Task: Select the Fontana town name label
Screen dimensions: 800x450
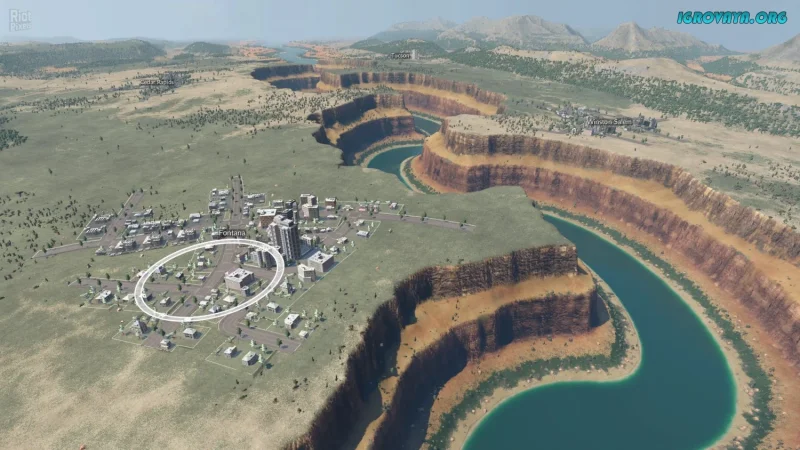Action: [231, 233]
